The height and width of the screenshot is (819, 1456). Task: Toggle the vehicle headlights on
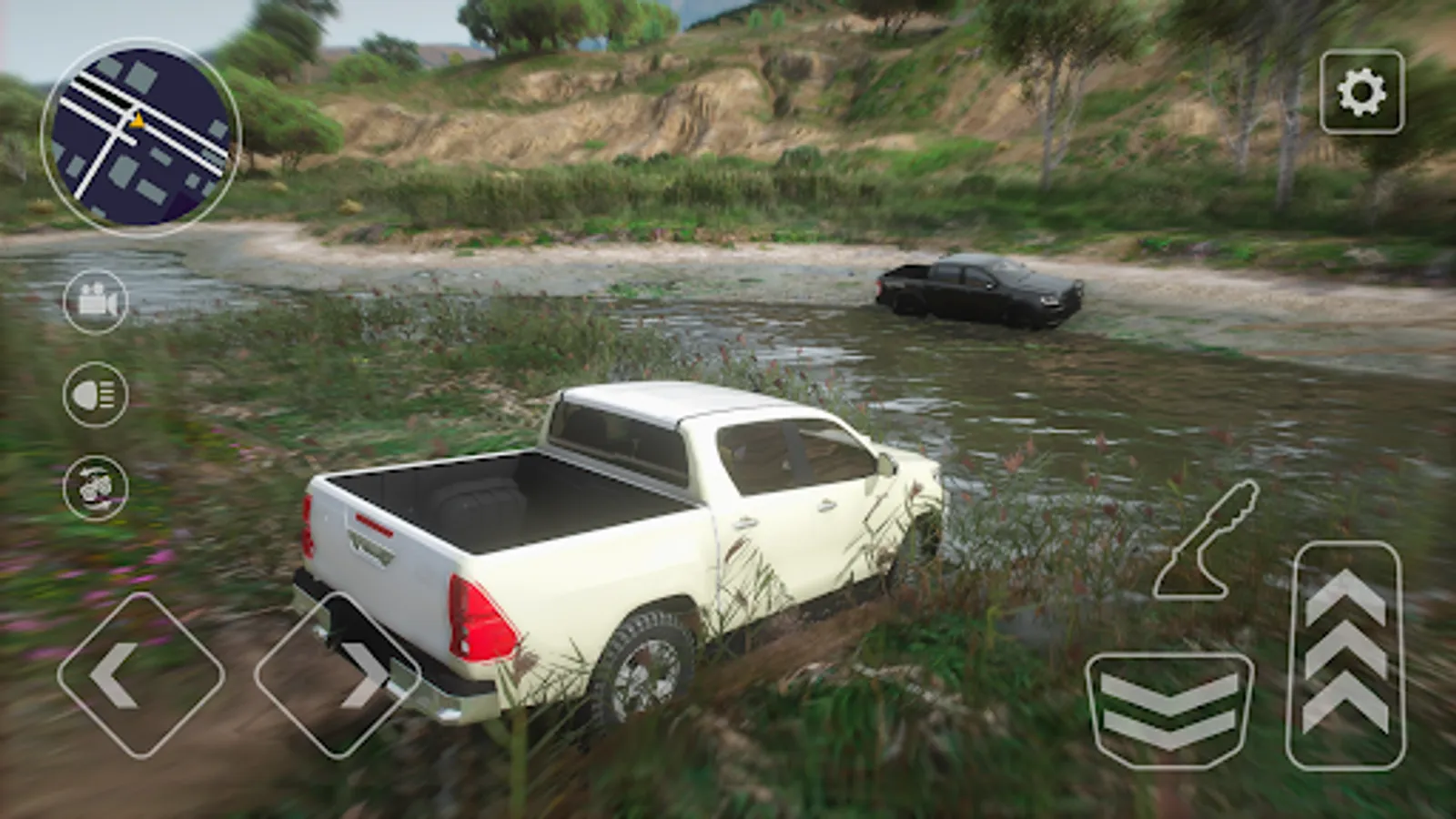tap(96, 395)
